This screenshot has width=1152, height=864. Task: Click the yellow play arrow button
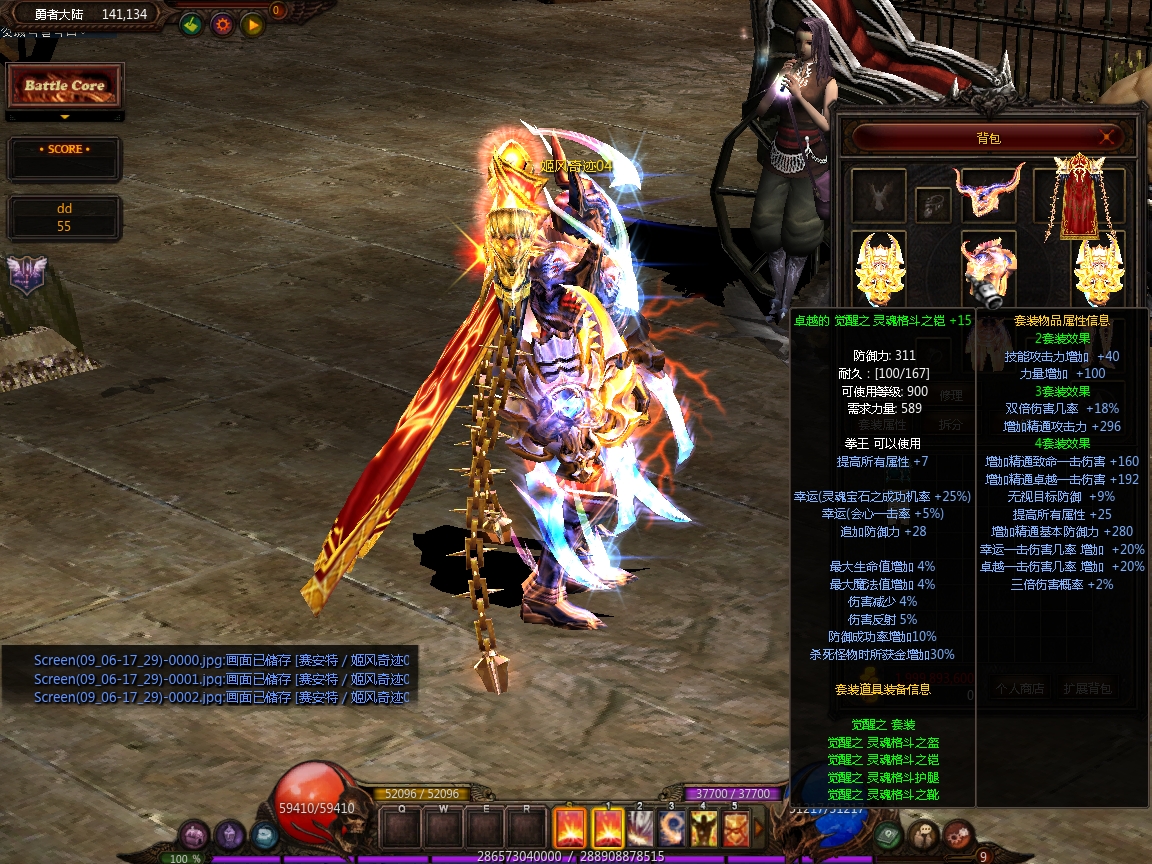[x=252, y=25]
